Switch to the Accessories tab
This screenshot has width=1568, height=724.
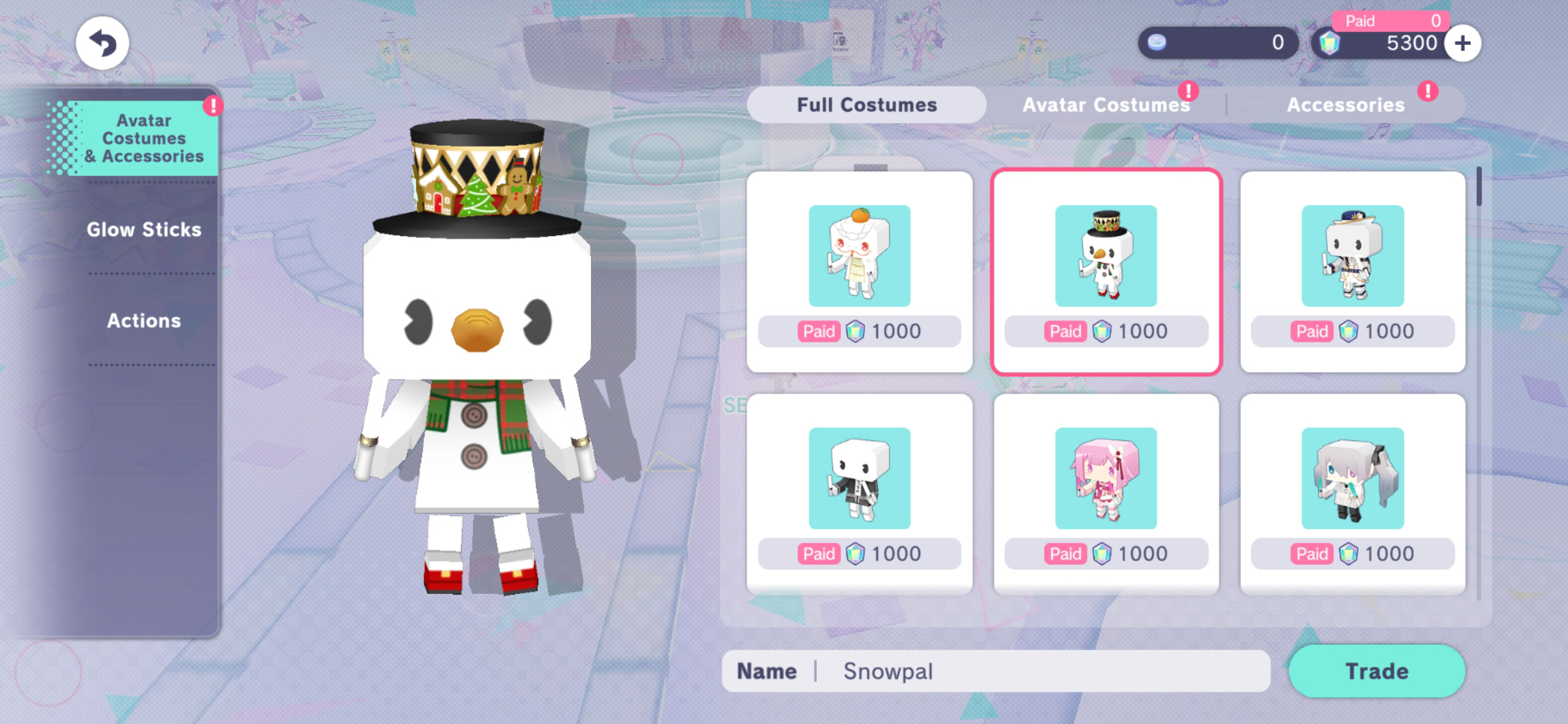[1346, 105]
